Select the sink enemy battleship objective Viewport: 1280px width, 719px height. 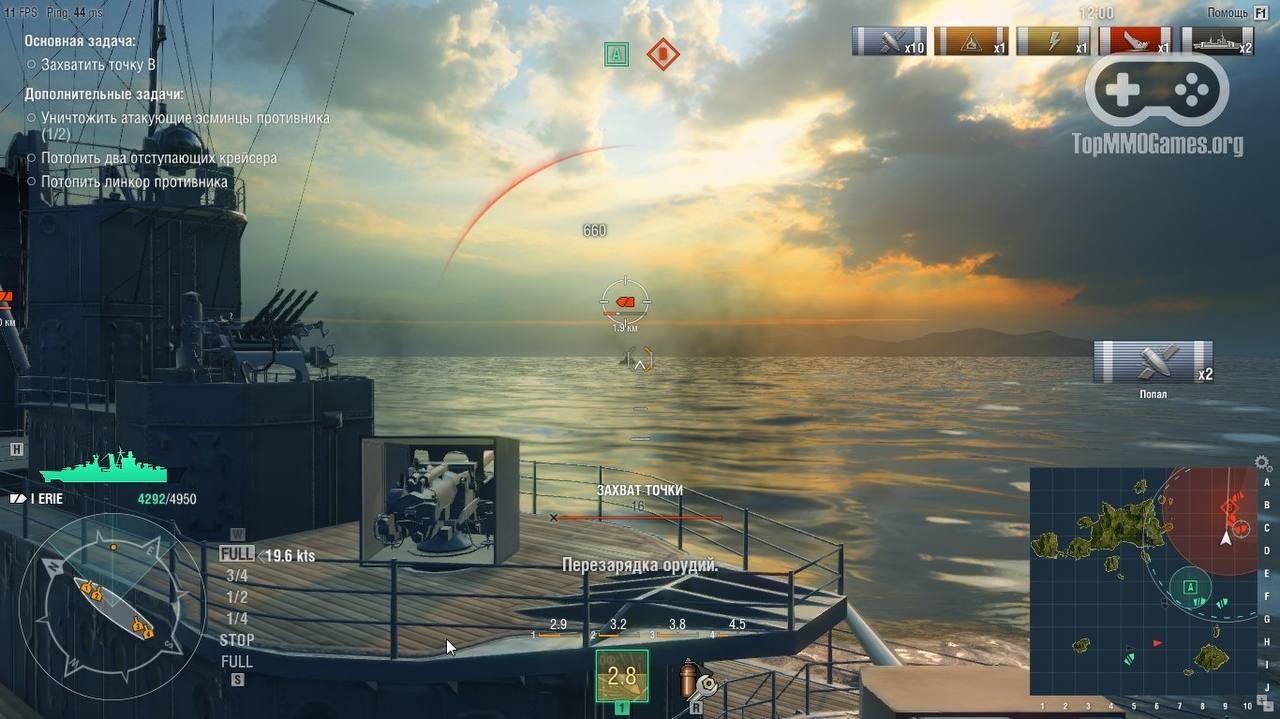pyautogui.click(x=134, y=182)
